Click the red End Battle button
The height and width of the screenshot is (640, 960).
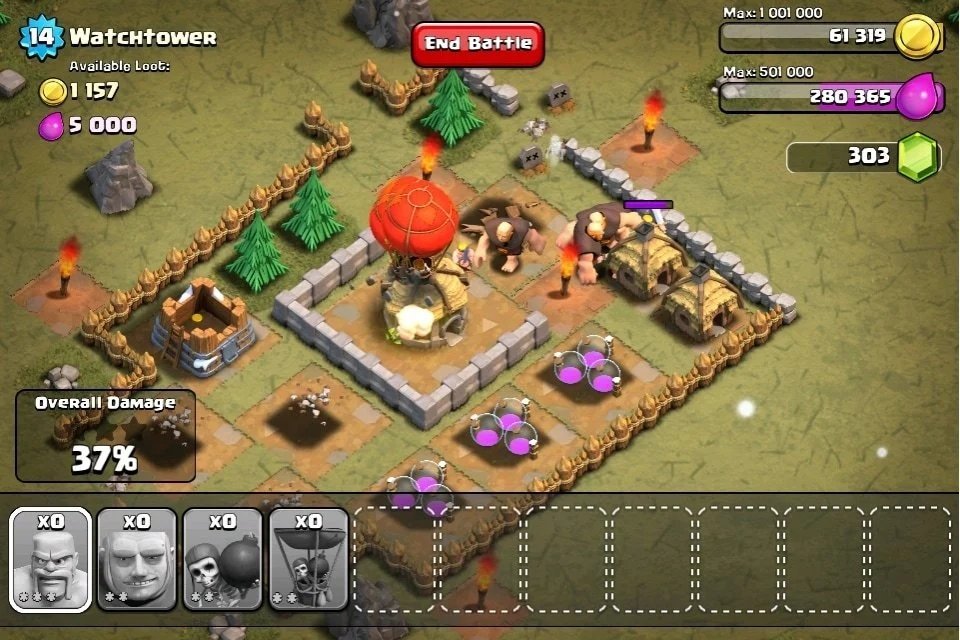(x=478, y=44)
